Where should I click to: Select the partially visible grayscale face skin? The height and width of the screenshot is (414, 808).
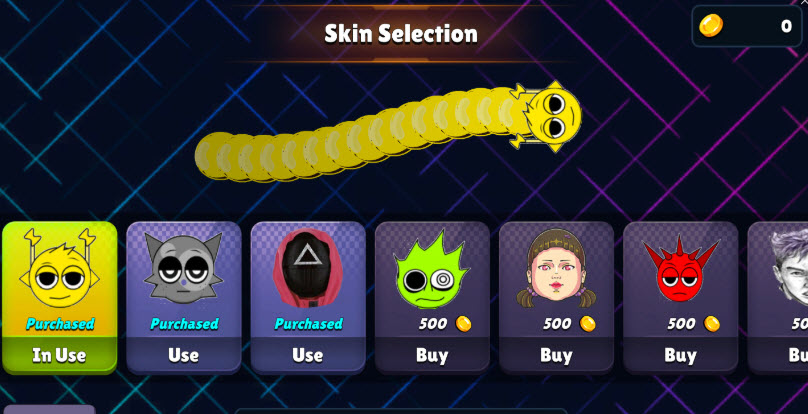786,272
